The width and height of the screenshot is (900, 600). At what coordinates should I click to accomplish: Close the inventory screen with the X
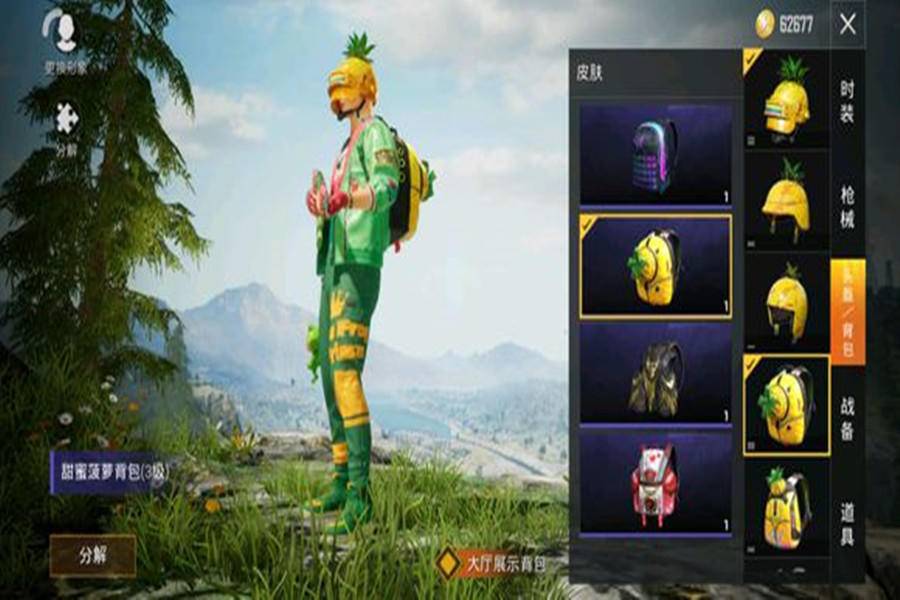tap(847, 24)
